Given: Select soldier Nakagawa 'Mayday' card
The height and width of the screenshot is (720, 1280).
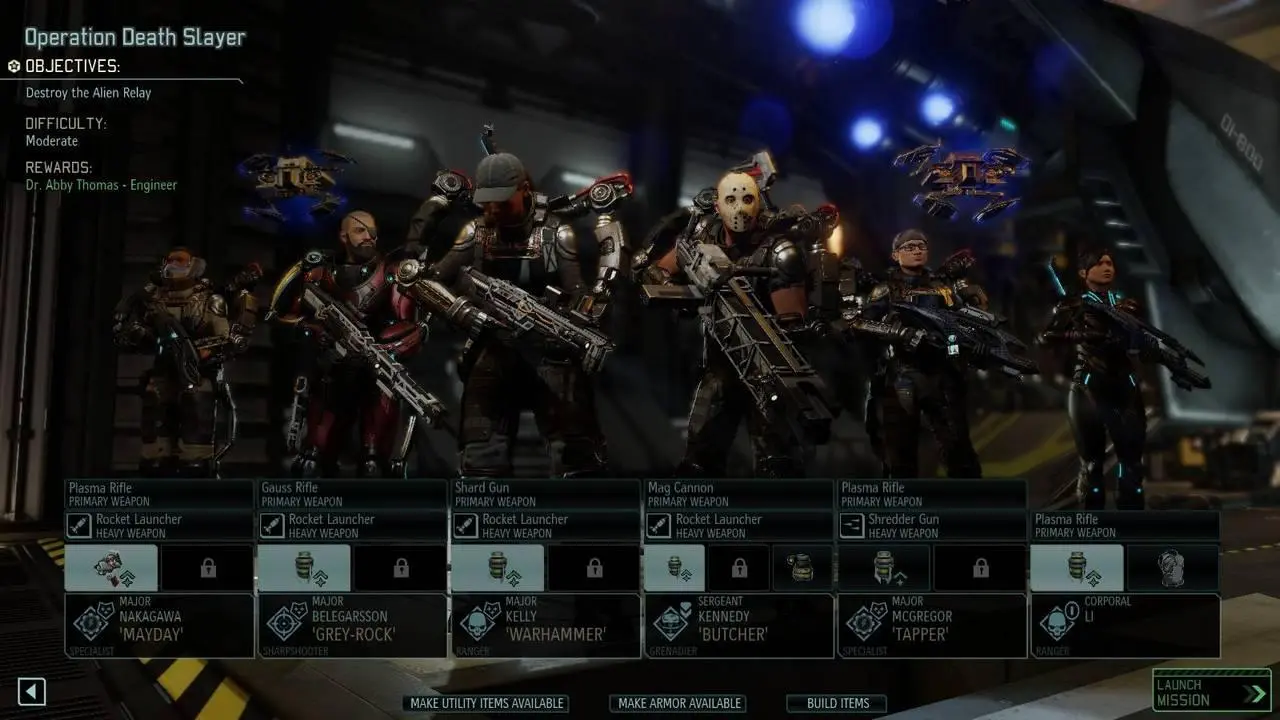Looking at the screenshot, I should (159, 626).
